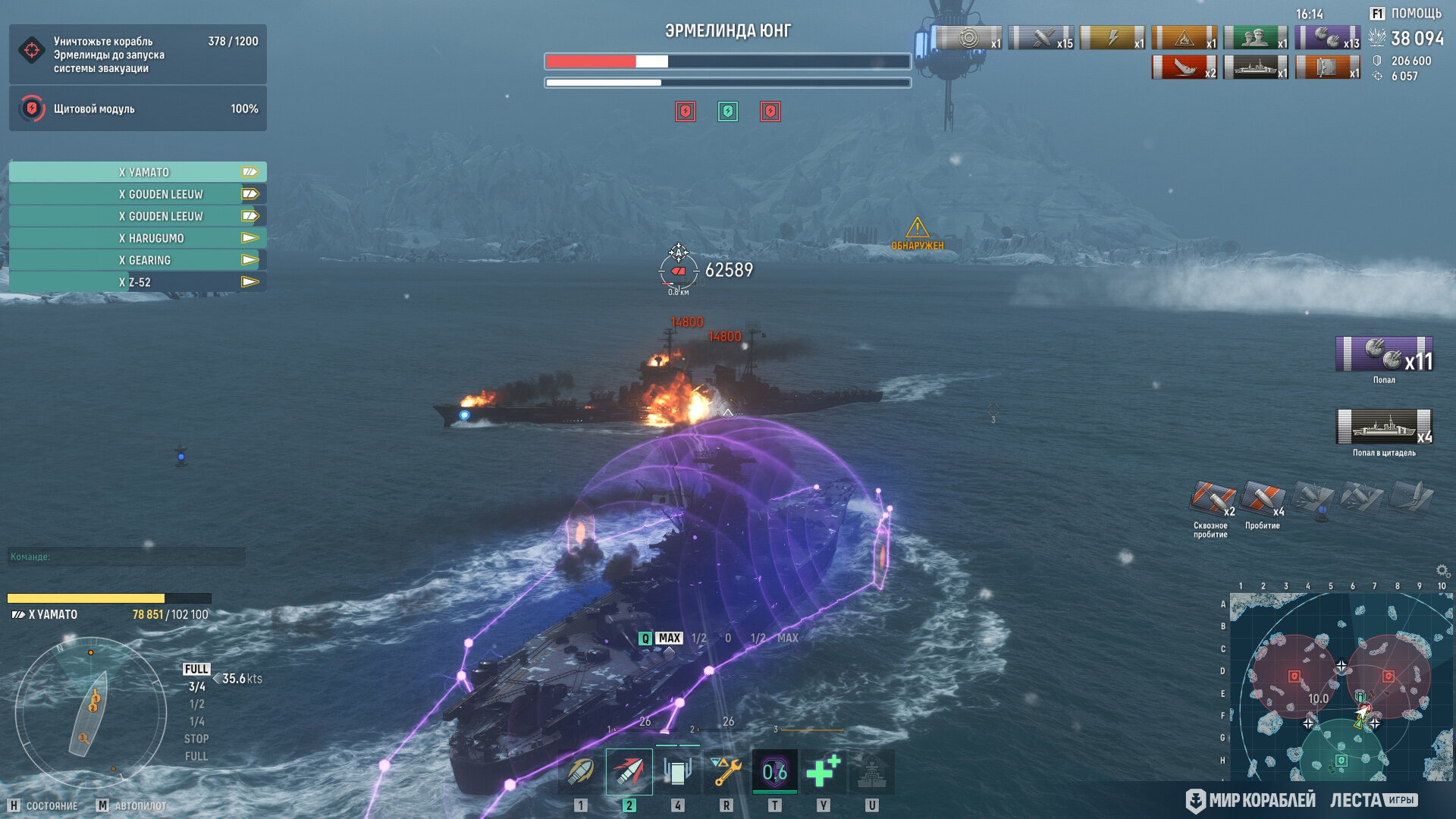This screenshot has width=1456, height=819.
Task: Click the team chat input field
Action: (127, 557)
